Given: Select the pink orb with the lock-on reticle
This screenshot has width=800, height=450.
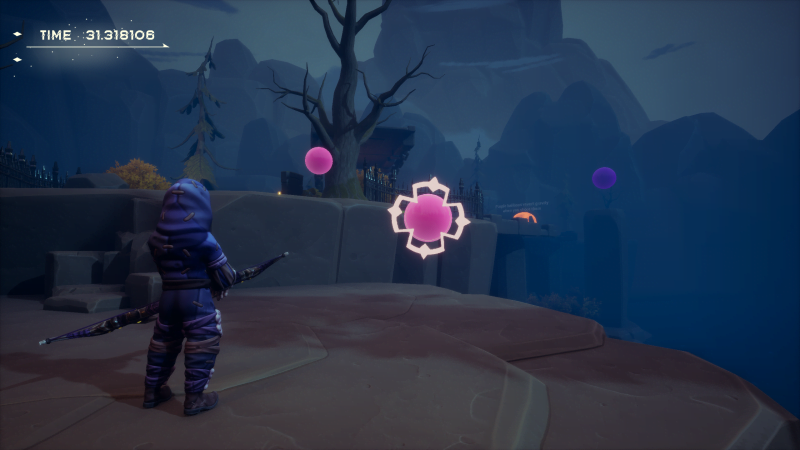Looking at the screenshot, I should (428, 217).
